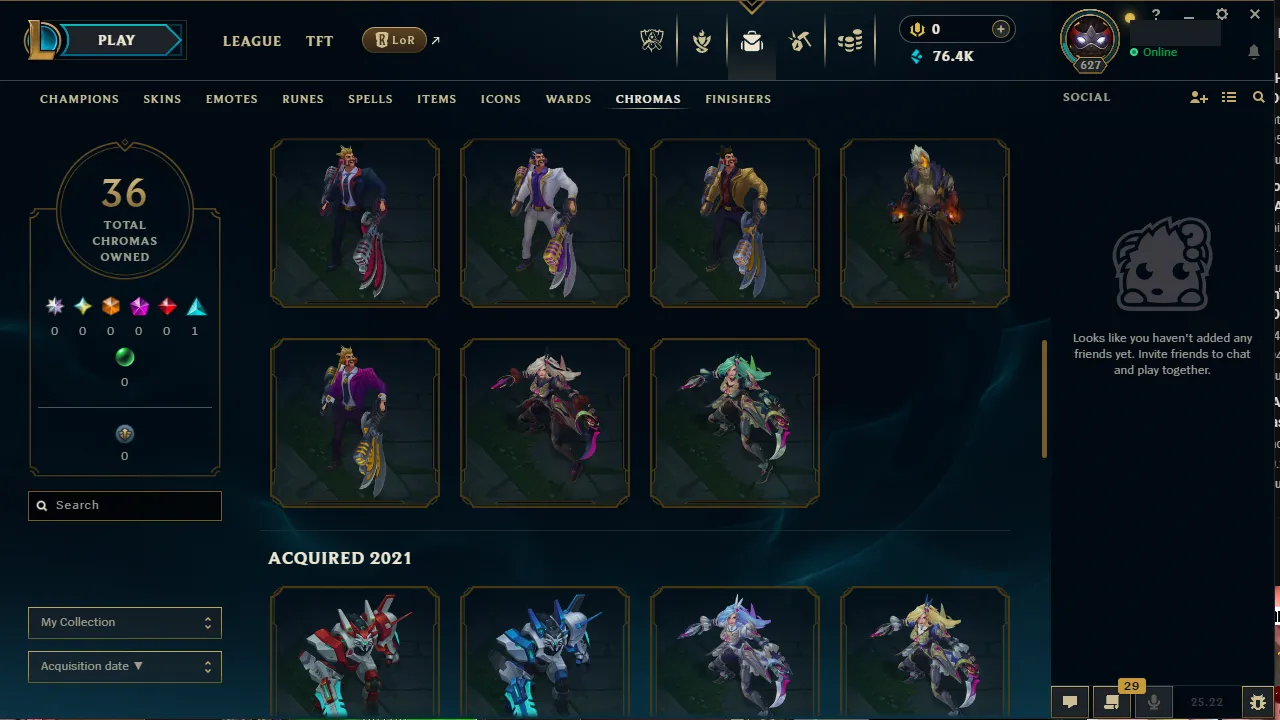Switch to the FINISHERS tab
Screen dimensions: 1280x720
click(x=738, y=99)
